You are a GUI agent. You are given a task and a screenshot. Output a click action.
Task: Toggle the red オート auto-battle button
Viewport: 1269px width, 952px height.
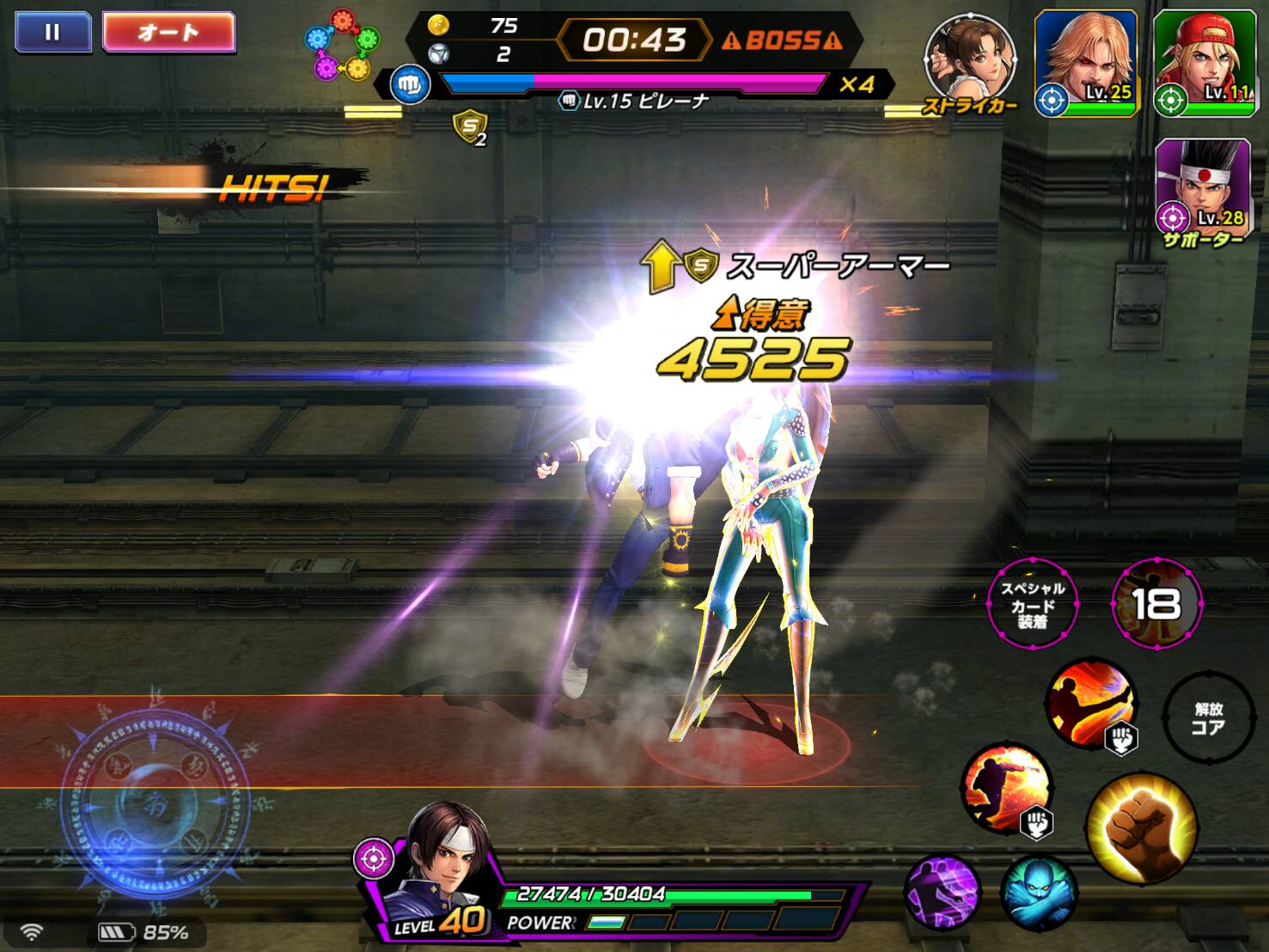(168, 33)
